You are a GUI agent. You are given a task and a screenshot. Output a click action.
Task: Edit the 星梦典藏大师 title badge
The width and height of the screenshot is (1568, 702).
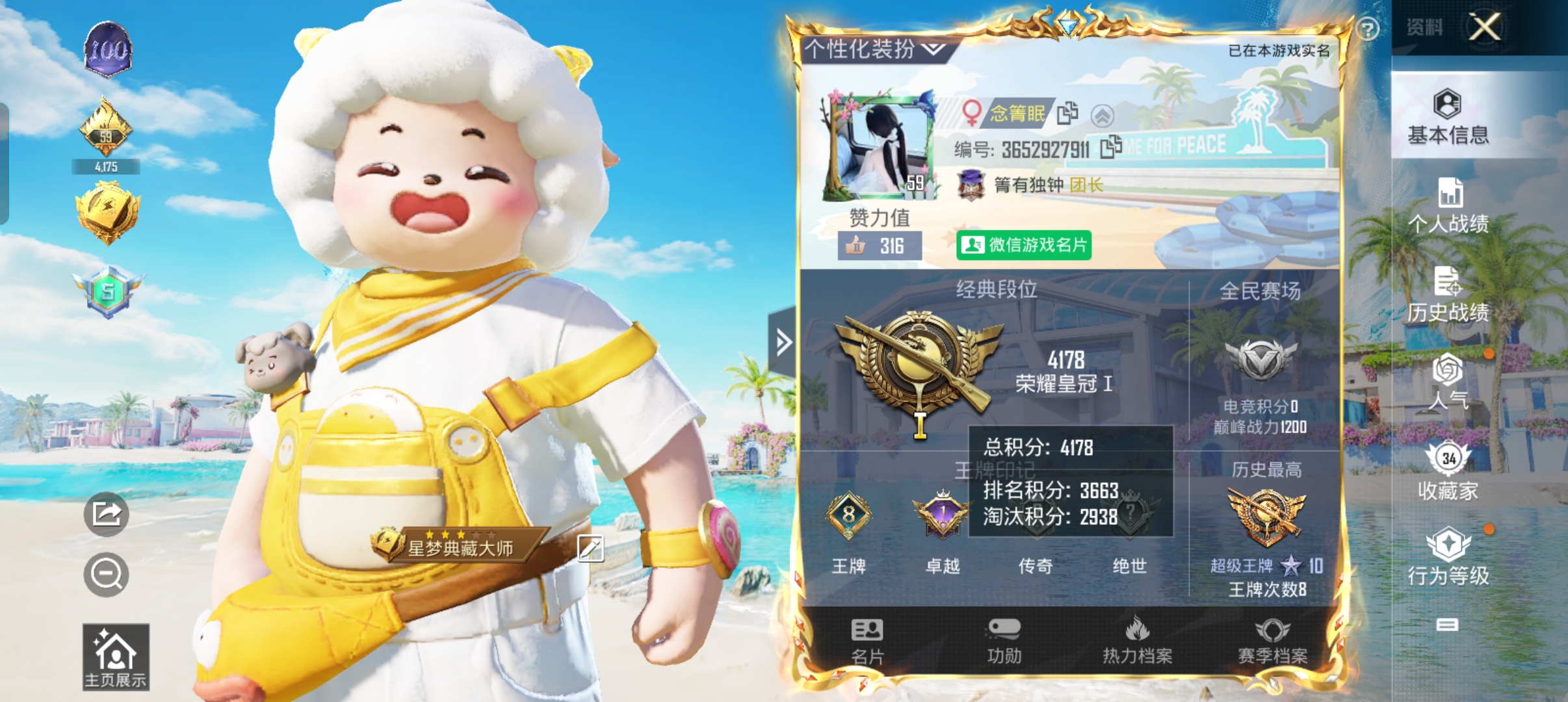(590, 548)
